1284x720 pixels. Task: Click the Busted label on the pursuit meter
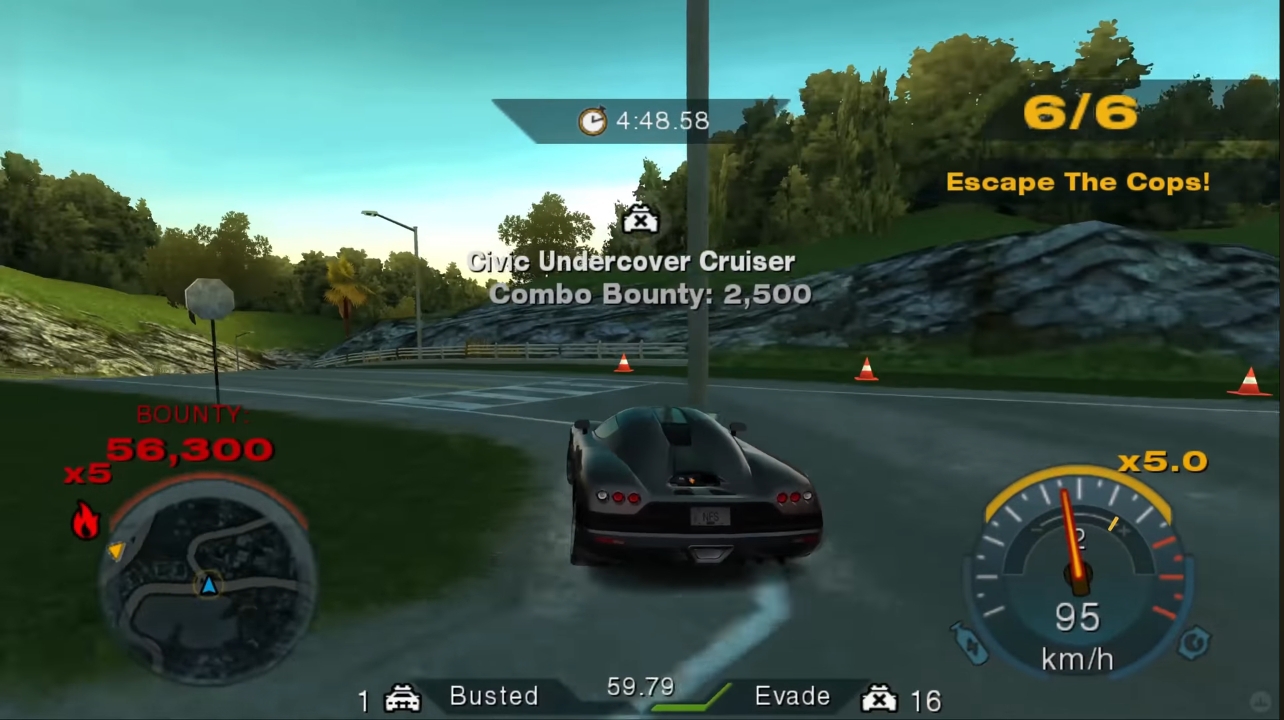[493, 695]
